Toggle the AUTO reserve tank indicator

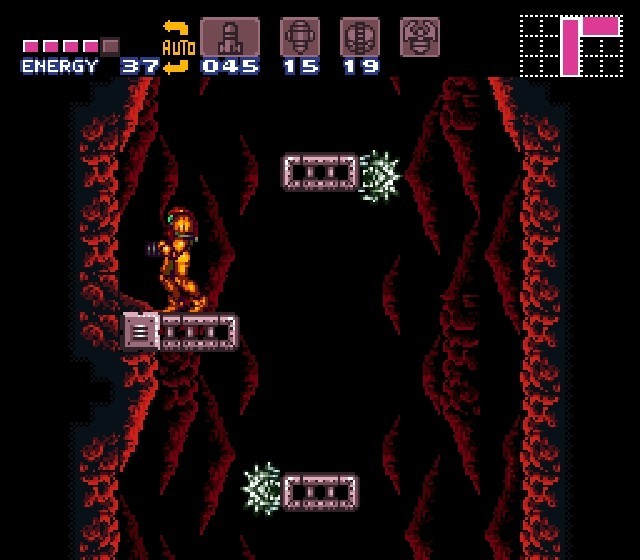(x=177, y=47)
